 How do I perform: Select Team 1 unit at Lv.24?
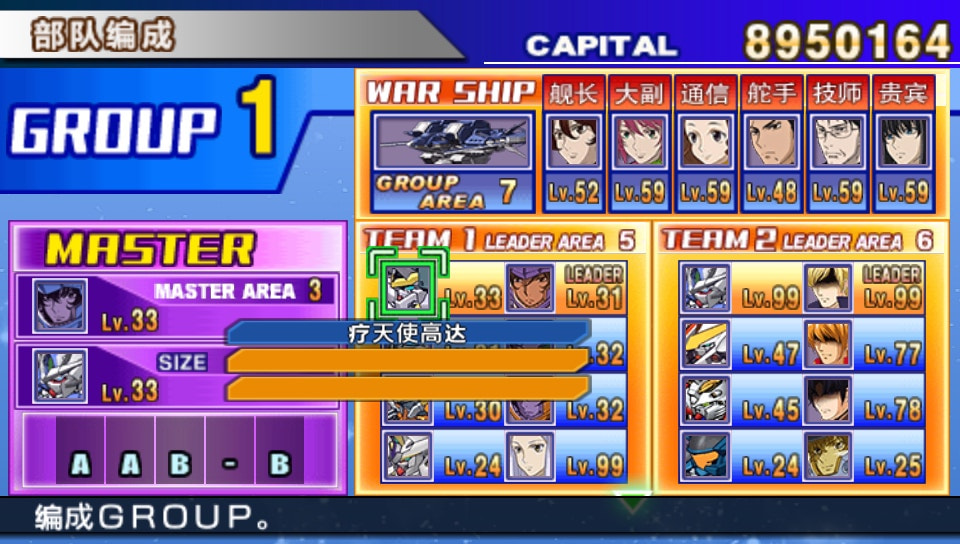408,456
